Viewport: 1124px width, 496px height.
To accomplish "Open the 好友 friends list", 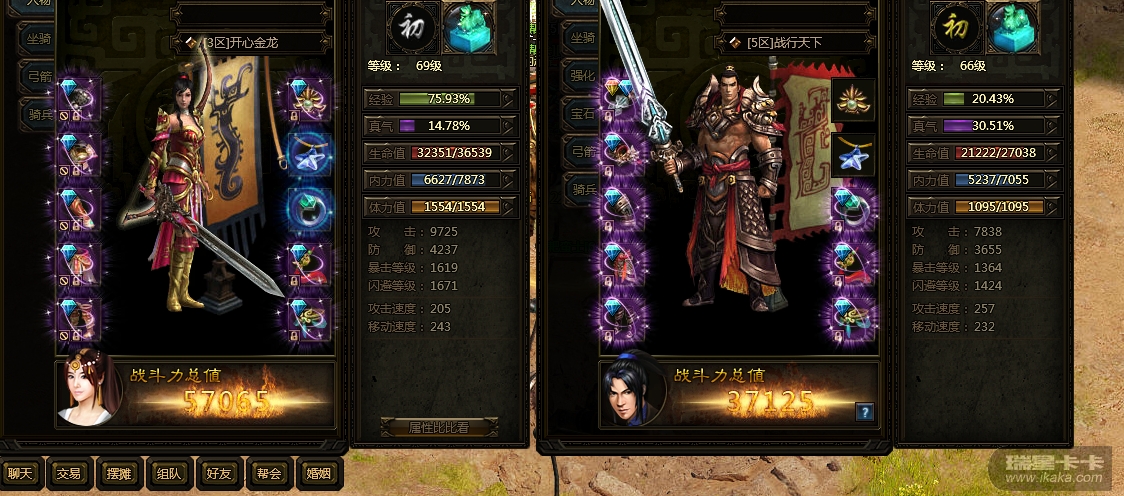I will (x=218, y=473).
